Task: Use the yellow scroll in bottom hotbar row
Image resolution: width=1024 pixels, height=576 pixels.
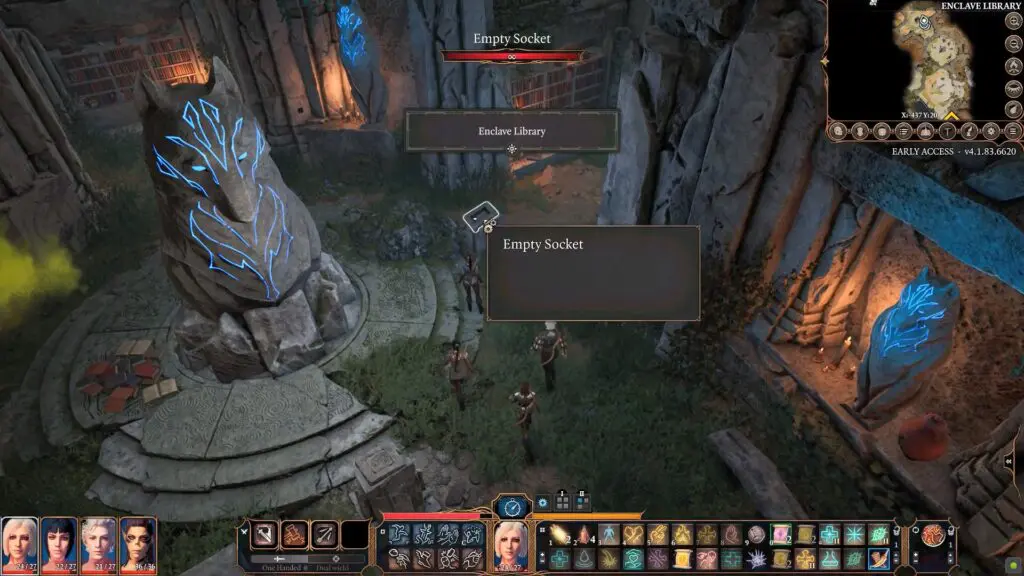Action: [681, 558]
